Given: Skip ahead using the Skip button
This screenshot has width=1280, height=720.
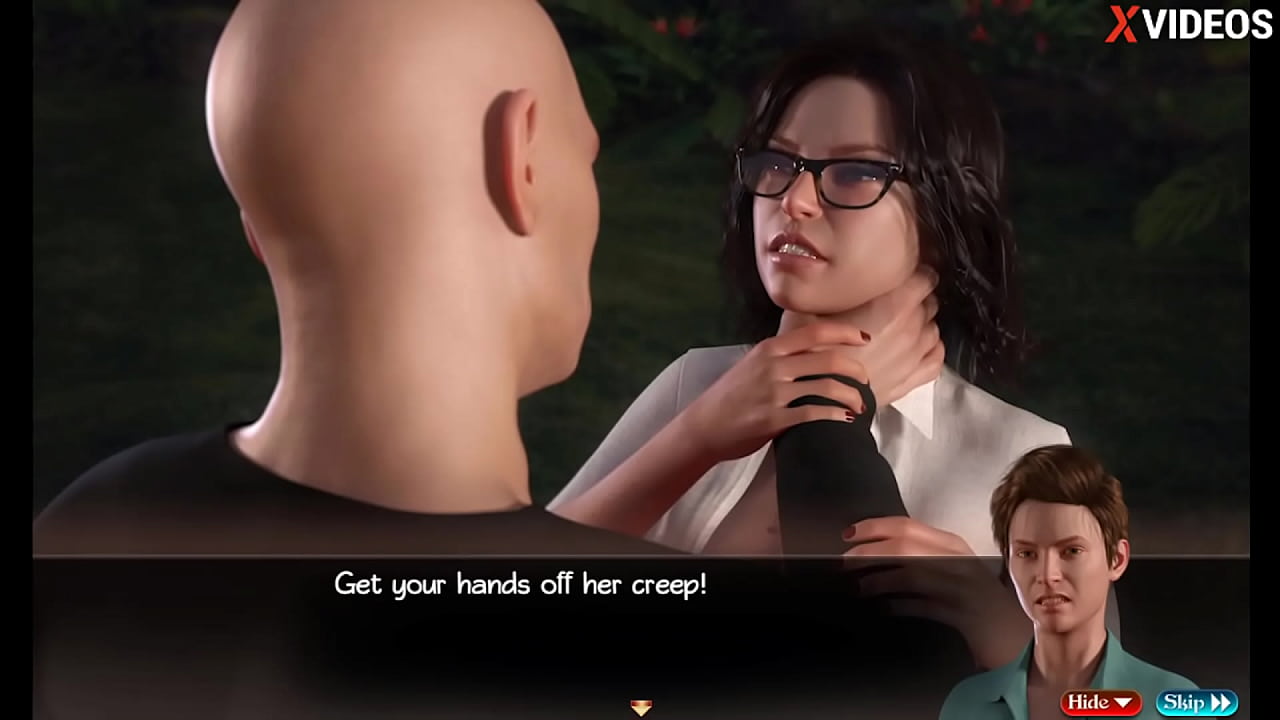Looking at the screenshot, I should tap(1196, 703).
